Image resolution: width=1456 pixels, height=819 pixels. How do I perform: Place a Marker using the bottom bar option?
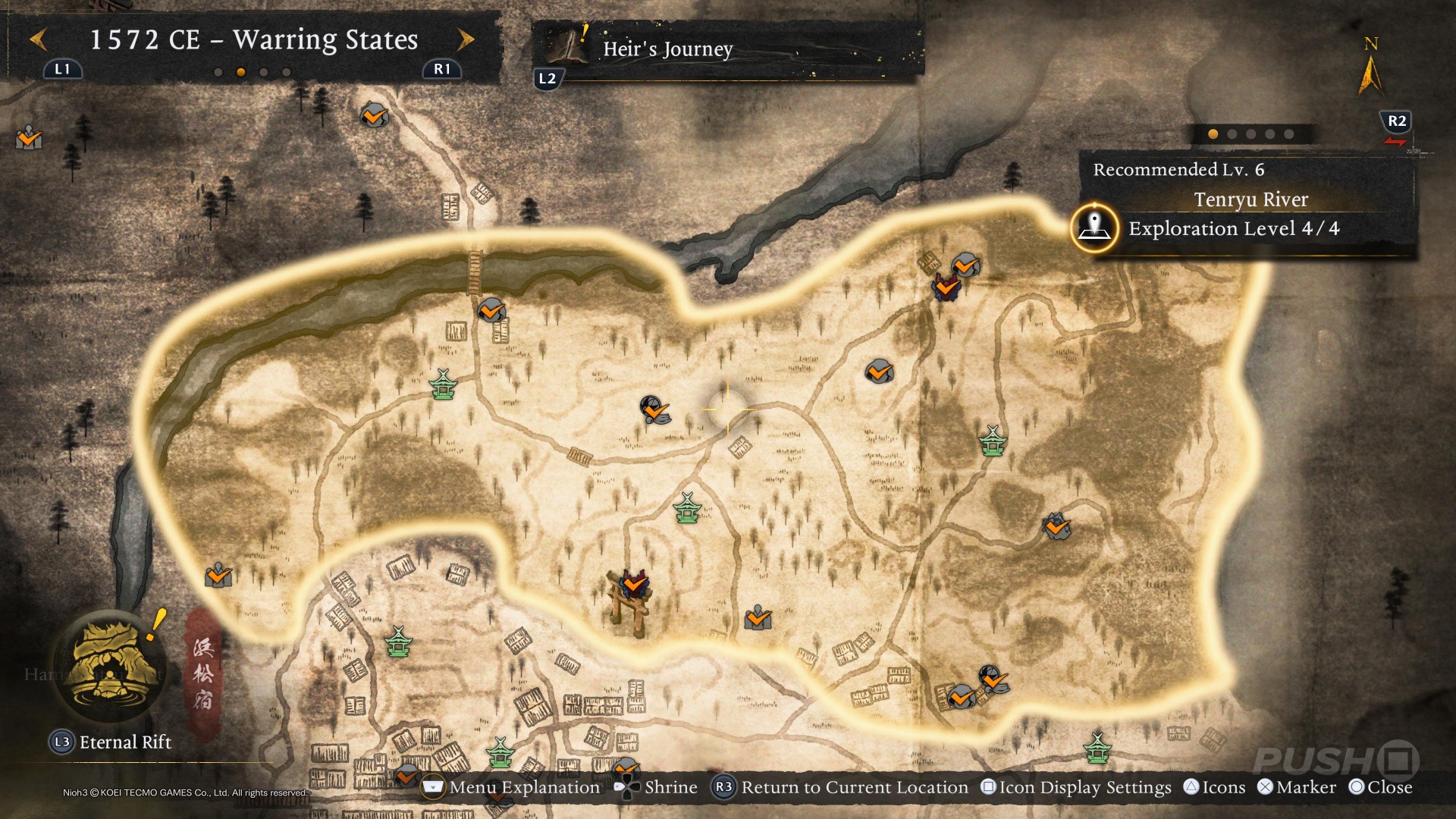[x=1297, y=787]
